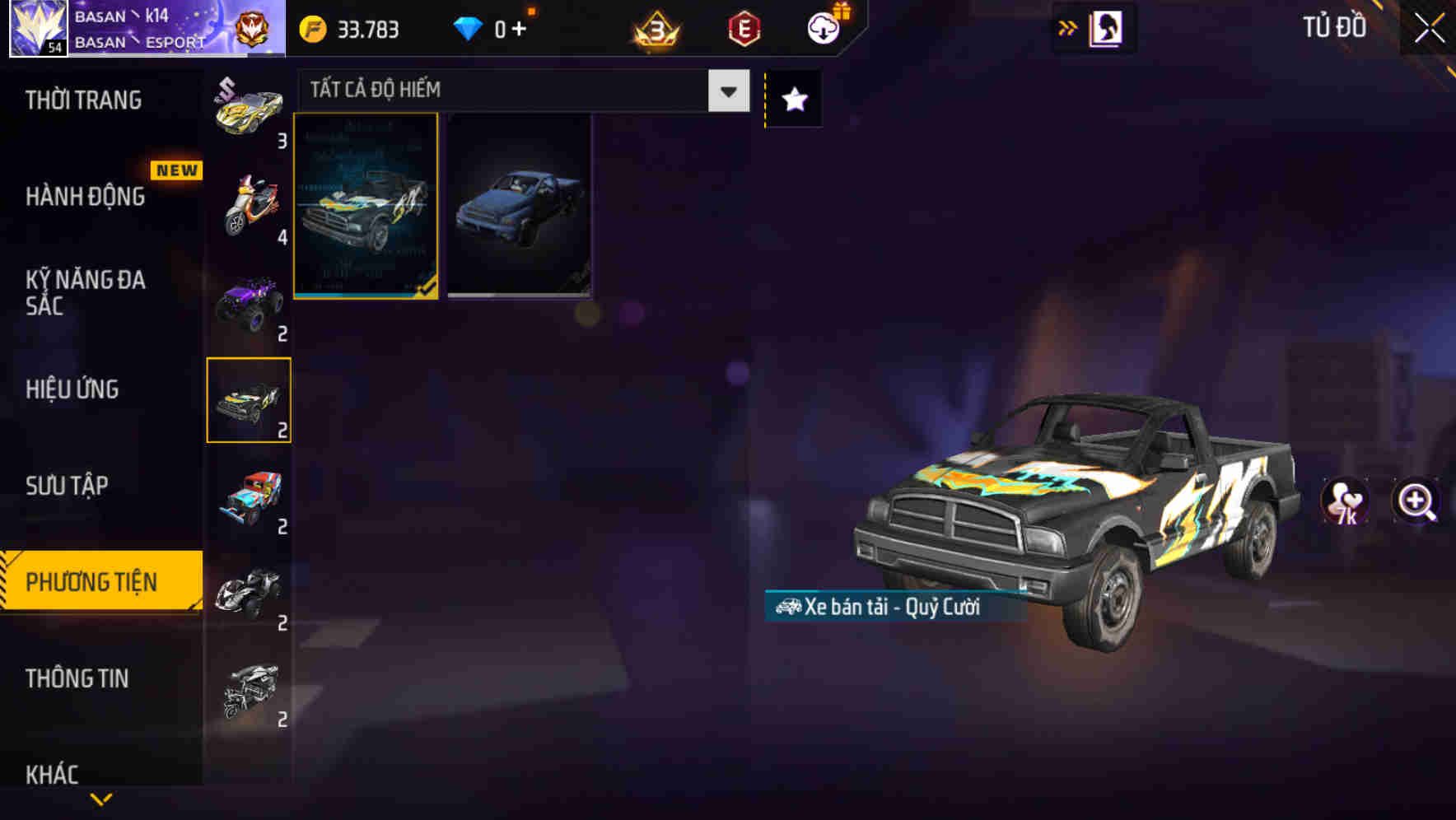Select the second dark pickup skin thumbnail
This screenshot has width=1456, height=820.
[519, 206]
